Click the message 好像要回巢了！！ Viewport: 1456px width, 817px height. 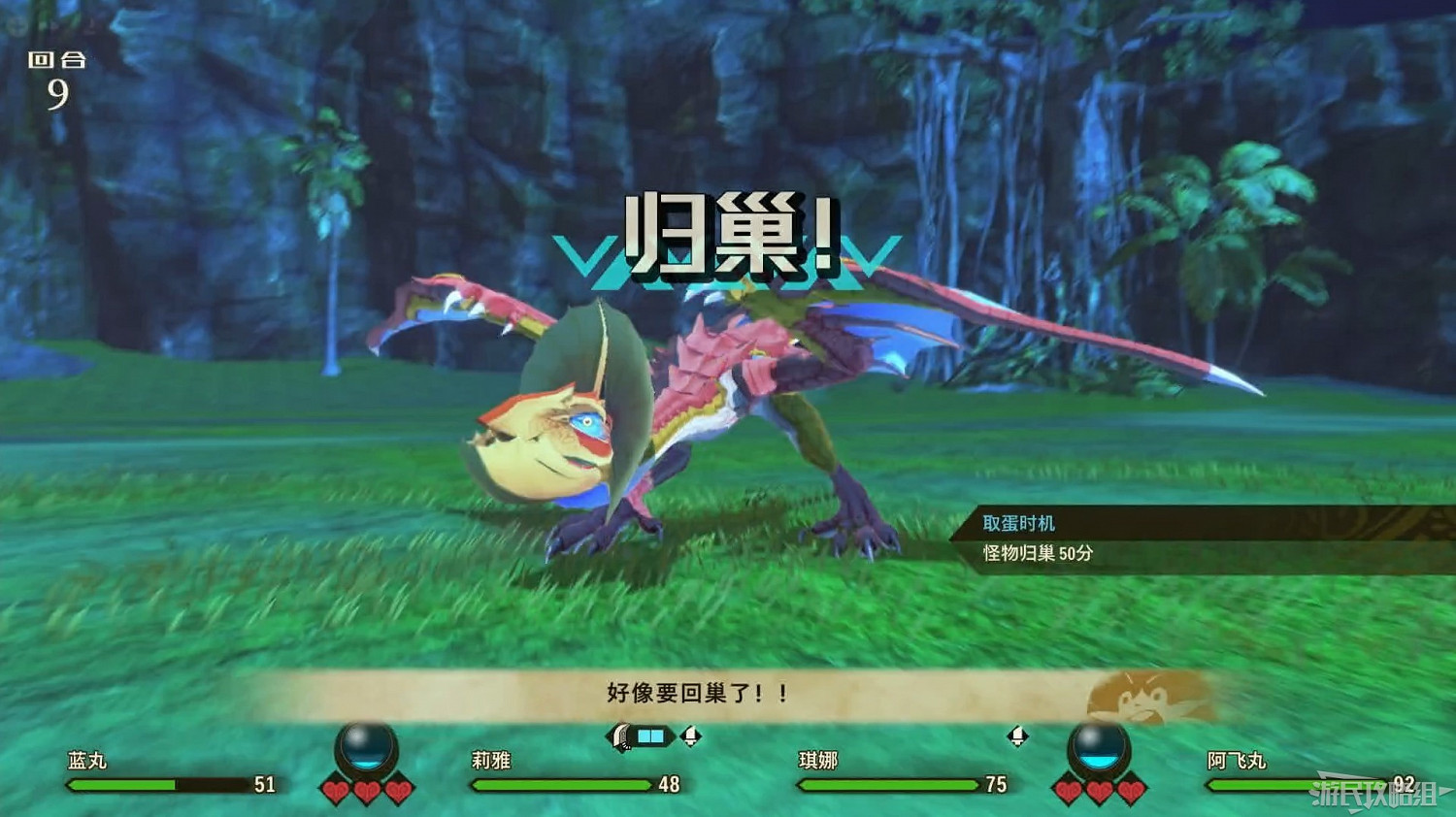click(x=695, y=693)
